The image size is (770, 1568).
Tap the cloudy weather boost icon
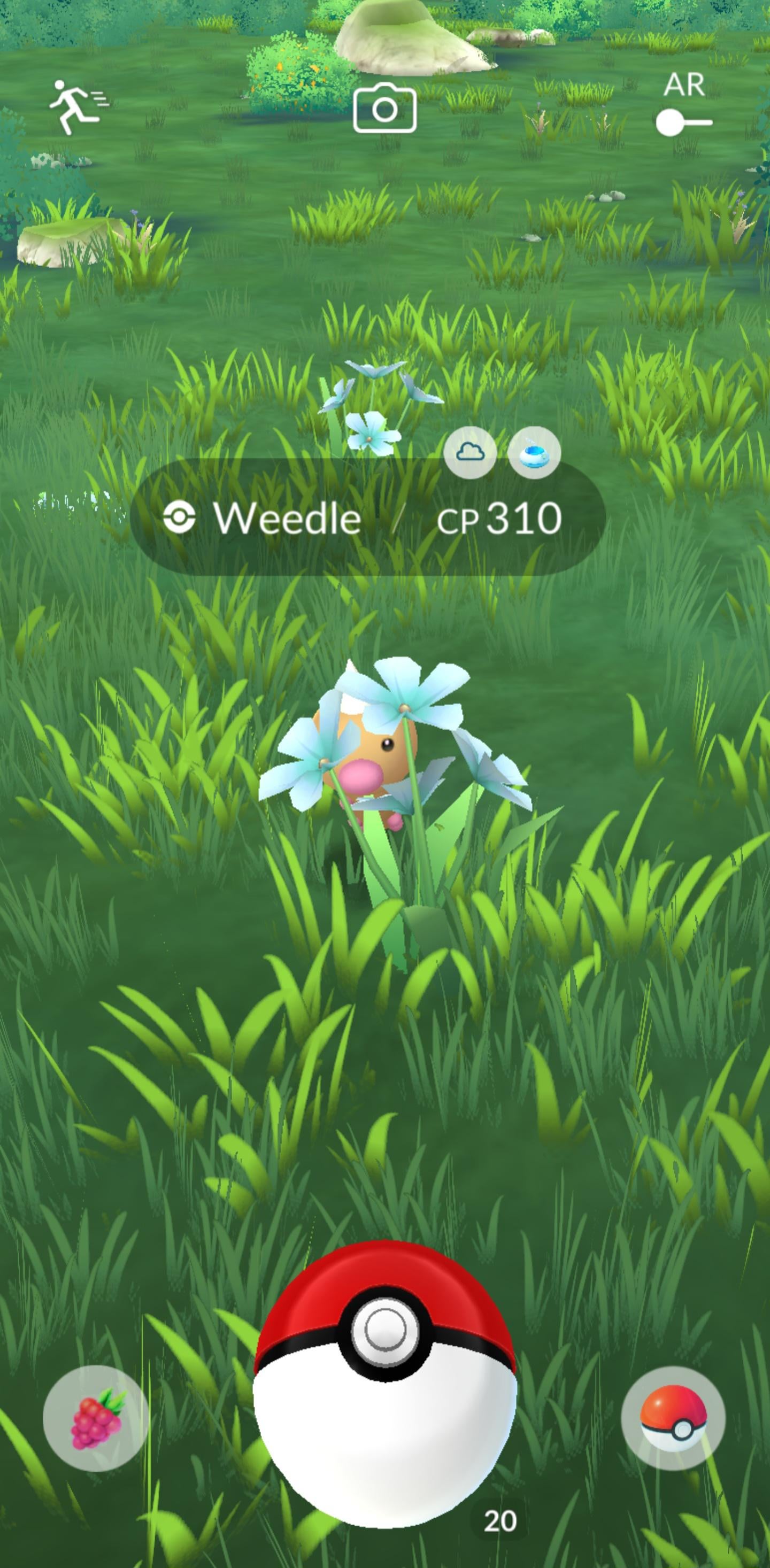click(470, 453)
